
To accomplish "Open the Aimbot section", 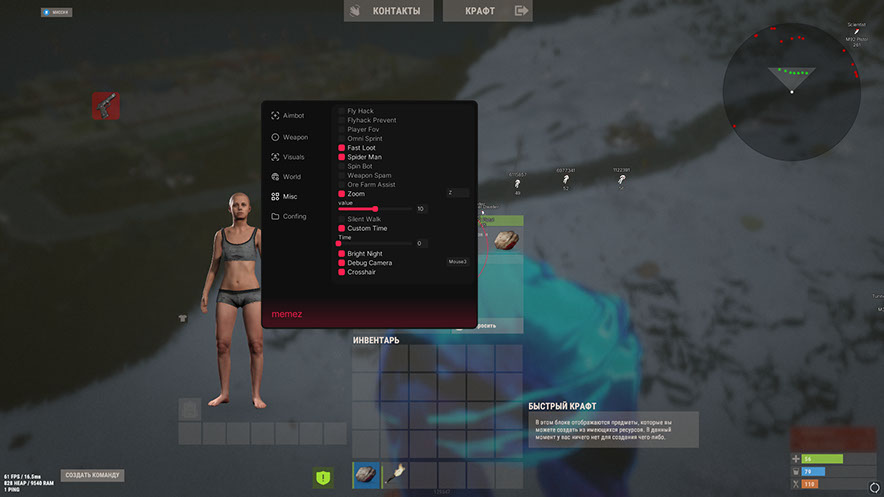I will 292,115.
